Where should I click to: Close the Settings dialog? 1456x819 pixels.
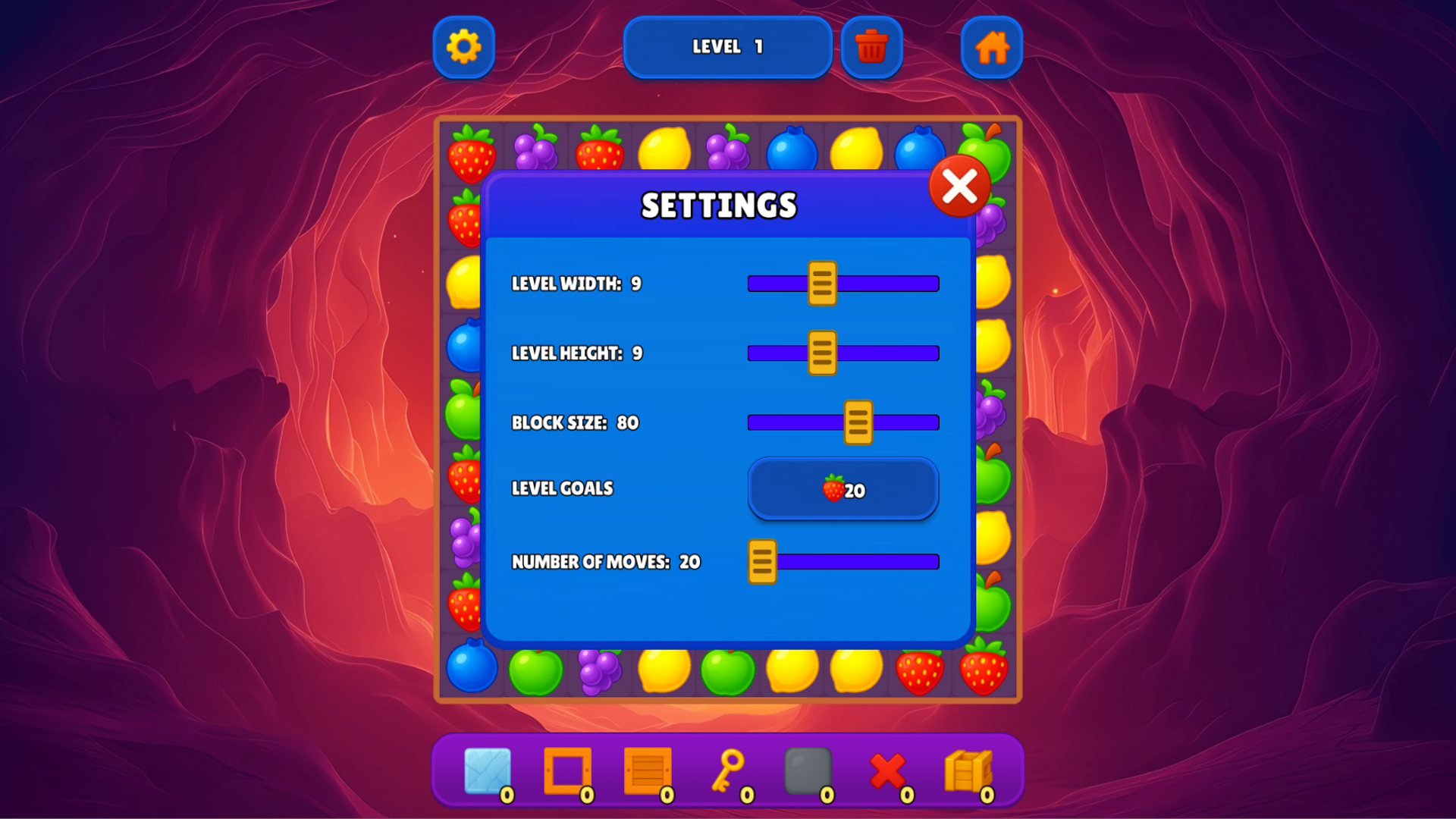[959, 186]
